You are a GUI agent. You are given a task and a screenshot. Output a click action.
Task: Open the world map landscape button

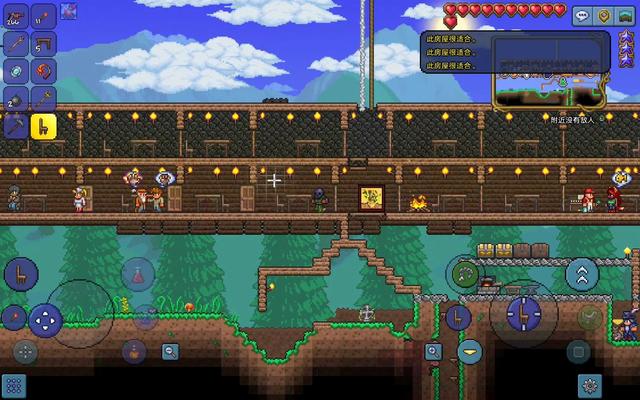624,16
